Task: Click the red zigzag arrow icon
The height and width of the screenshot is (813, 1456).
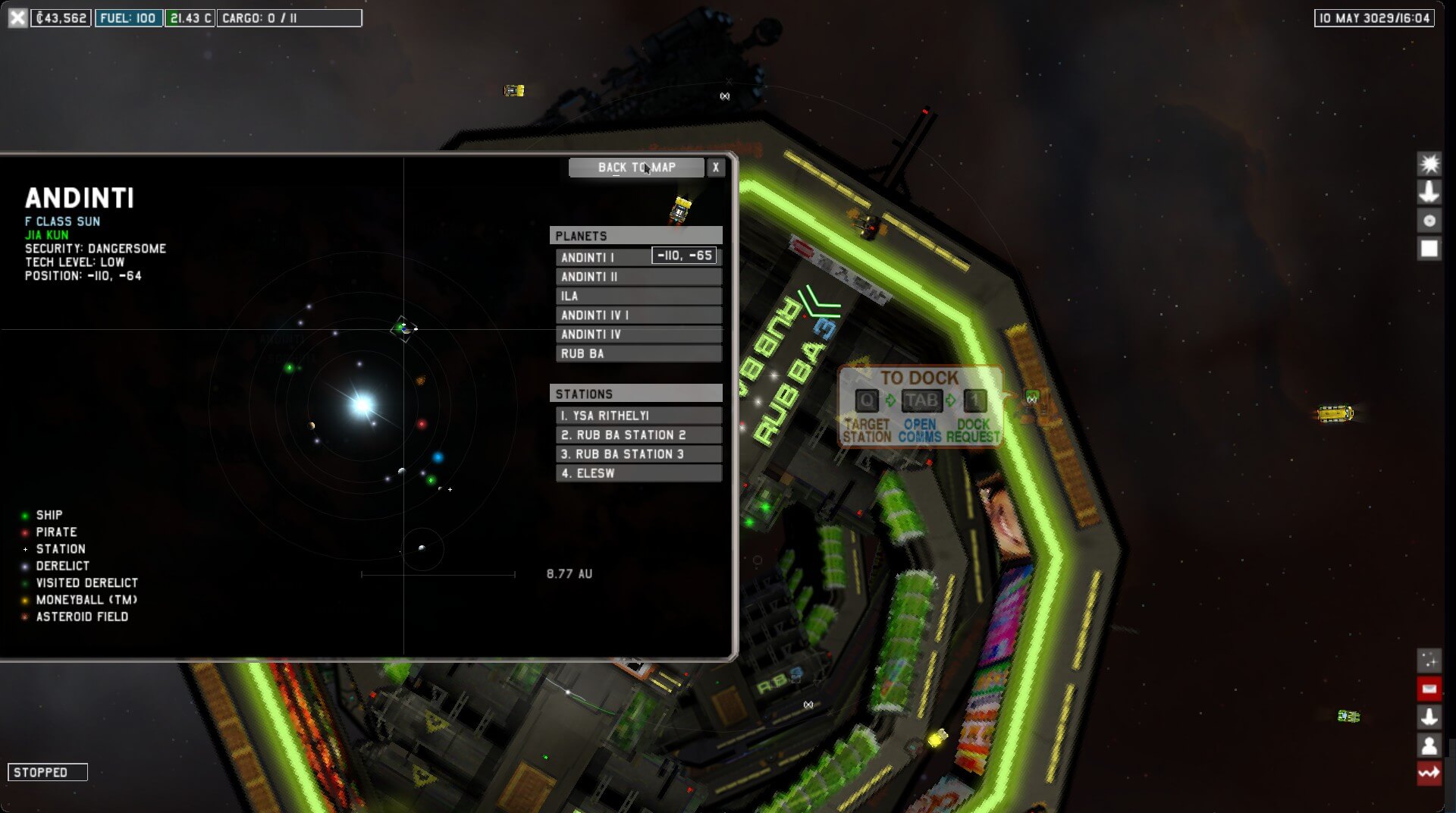Action: [1429, 774]
